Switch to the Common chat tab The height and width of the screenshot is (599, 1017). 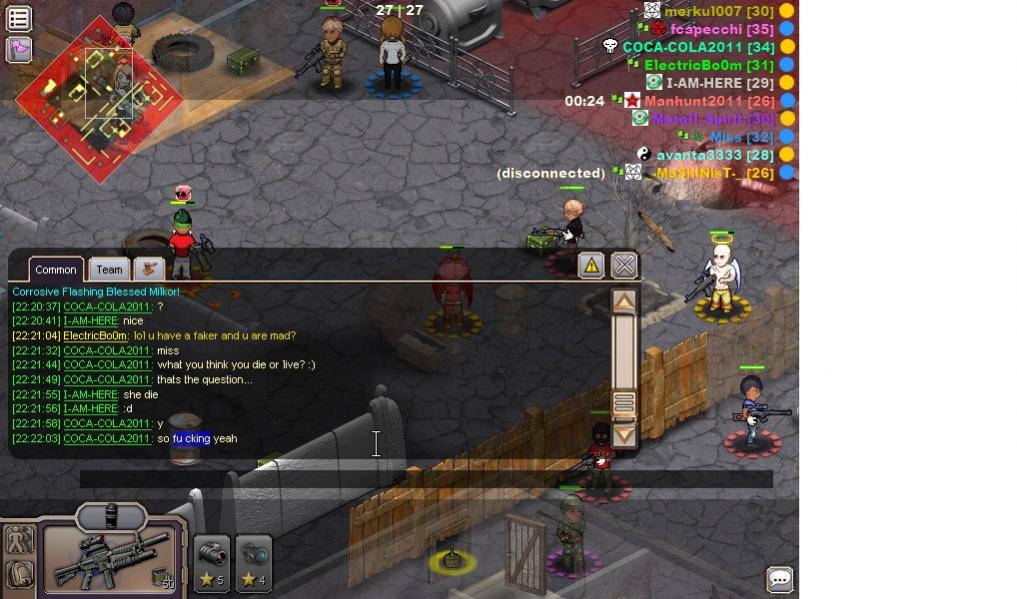[x=56, y=269]
